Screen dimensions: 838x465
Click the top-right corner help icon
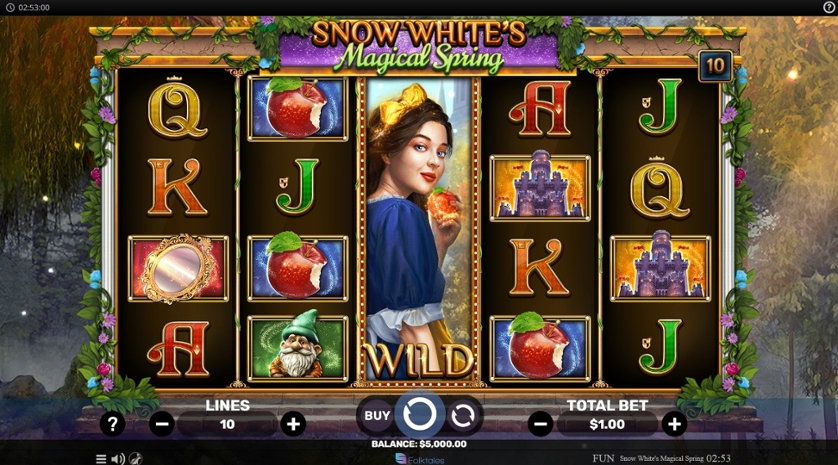828,7
